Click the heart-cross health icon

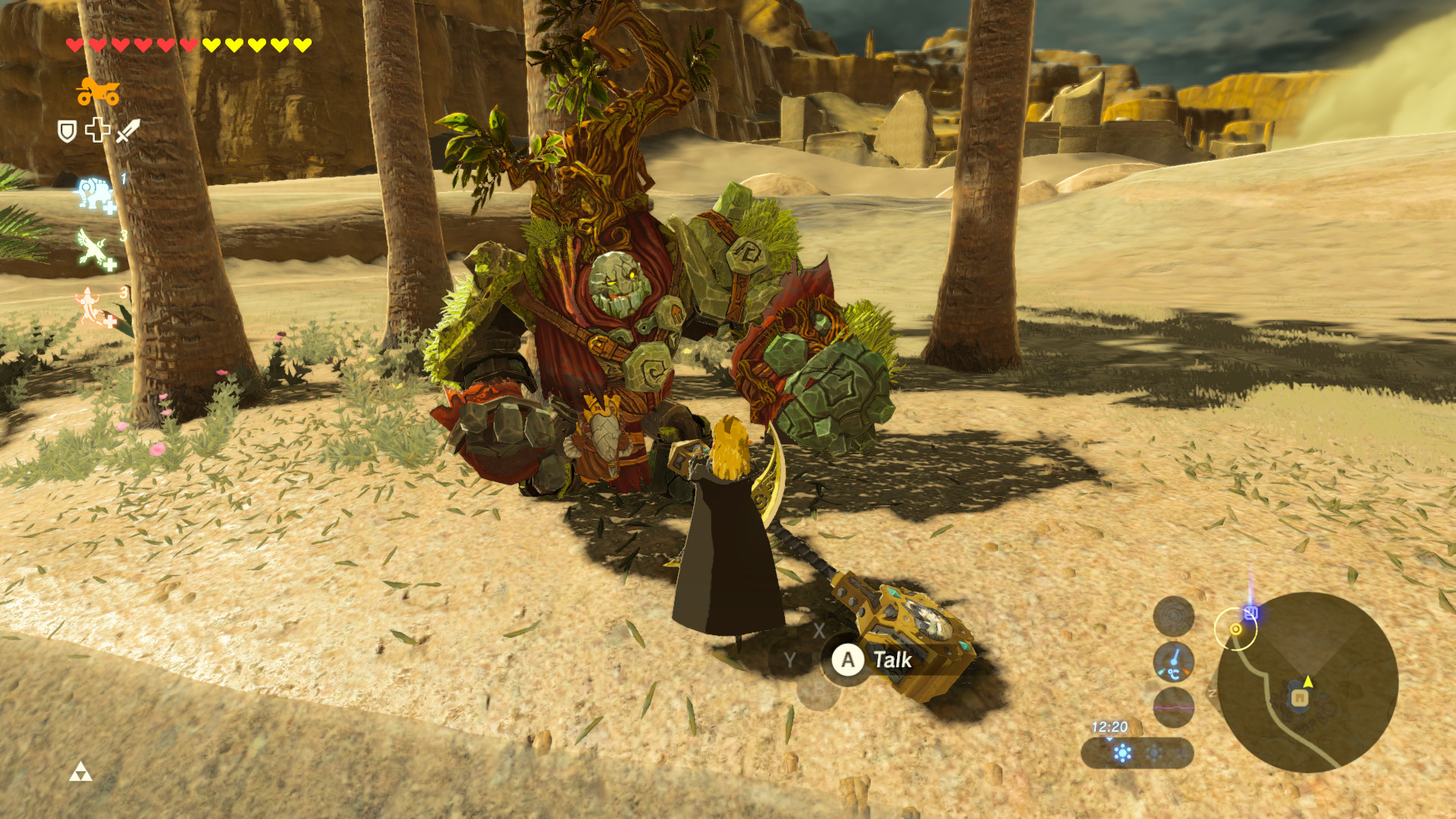click(98, 130)
